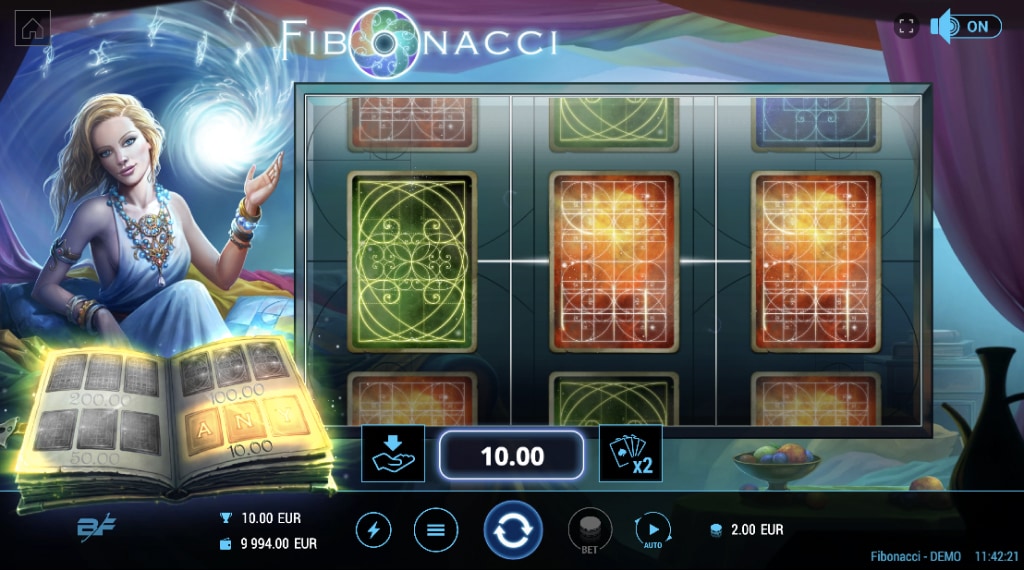Image resolution: width=1024 pixels, height=570 pixels.
Task: Activate the lightning bolt turbo mode
Action: pyautogui.click(x=374, y=530)
